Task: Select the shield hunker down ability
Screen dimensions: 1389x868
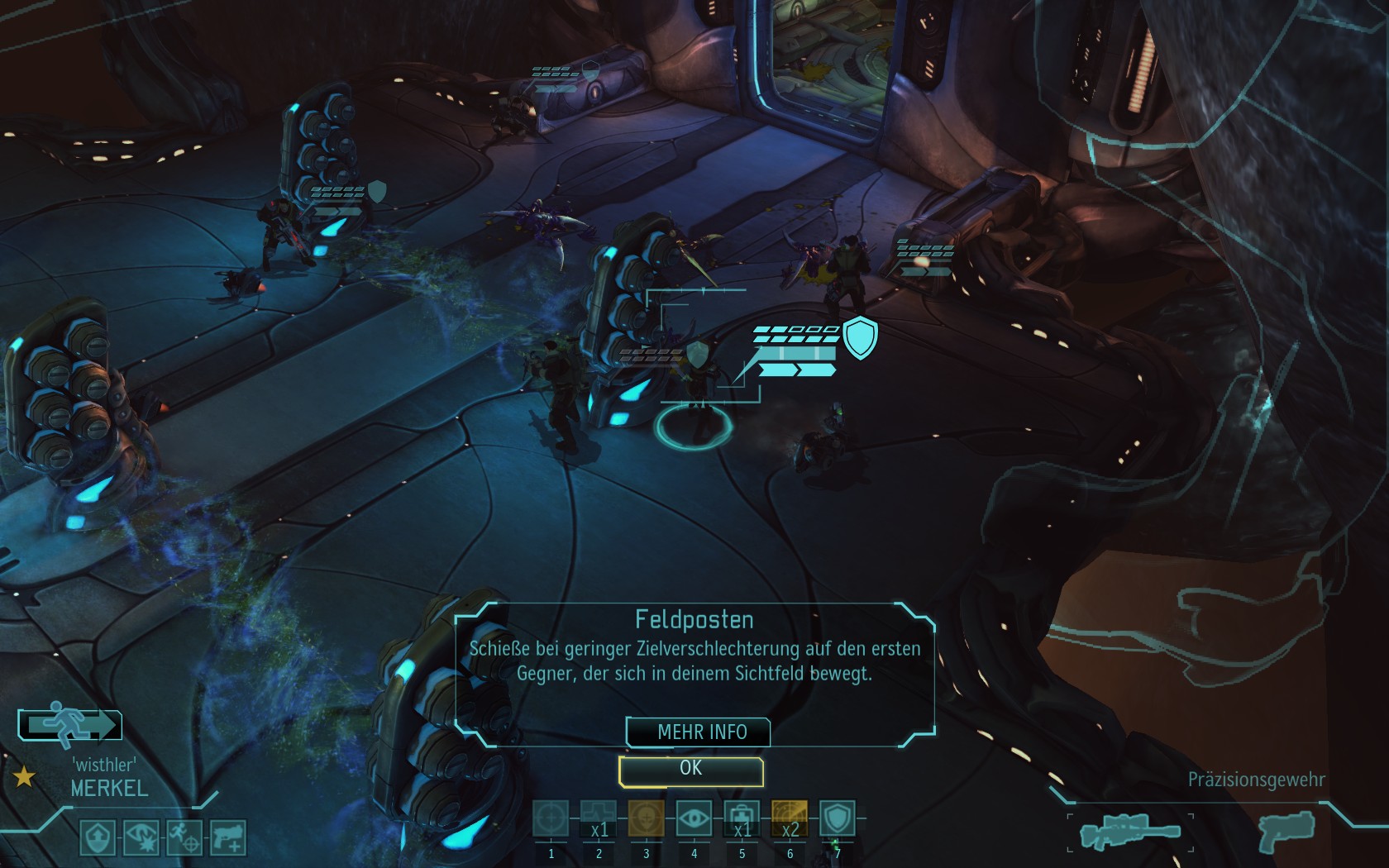Action: pos(837,820)
